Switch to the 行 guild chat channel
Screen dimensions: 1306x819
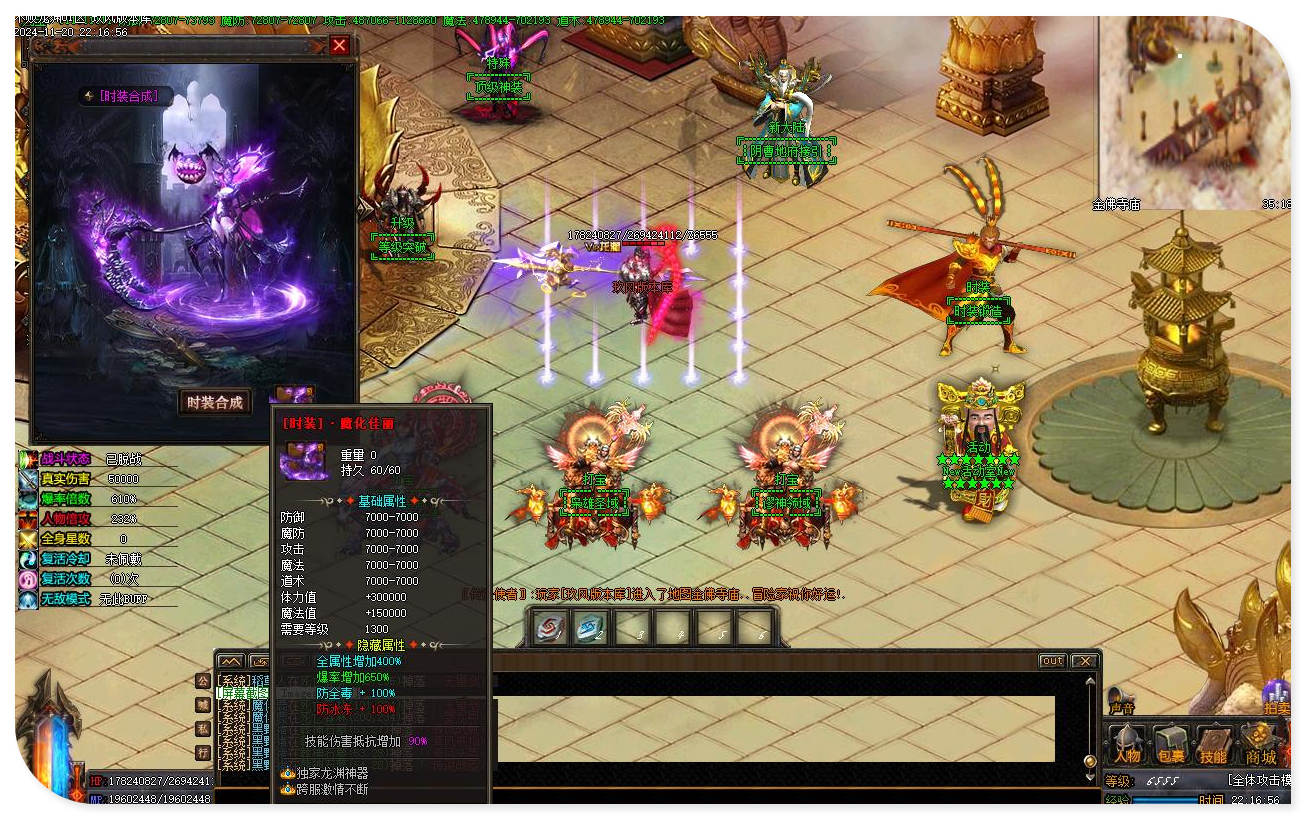[203, 752]
